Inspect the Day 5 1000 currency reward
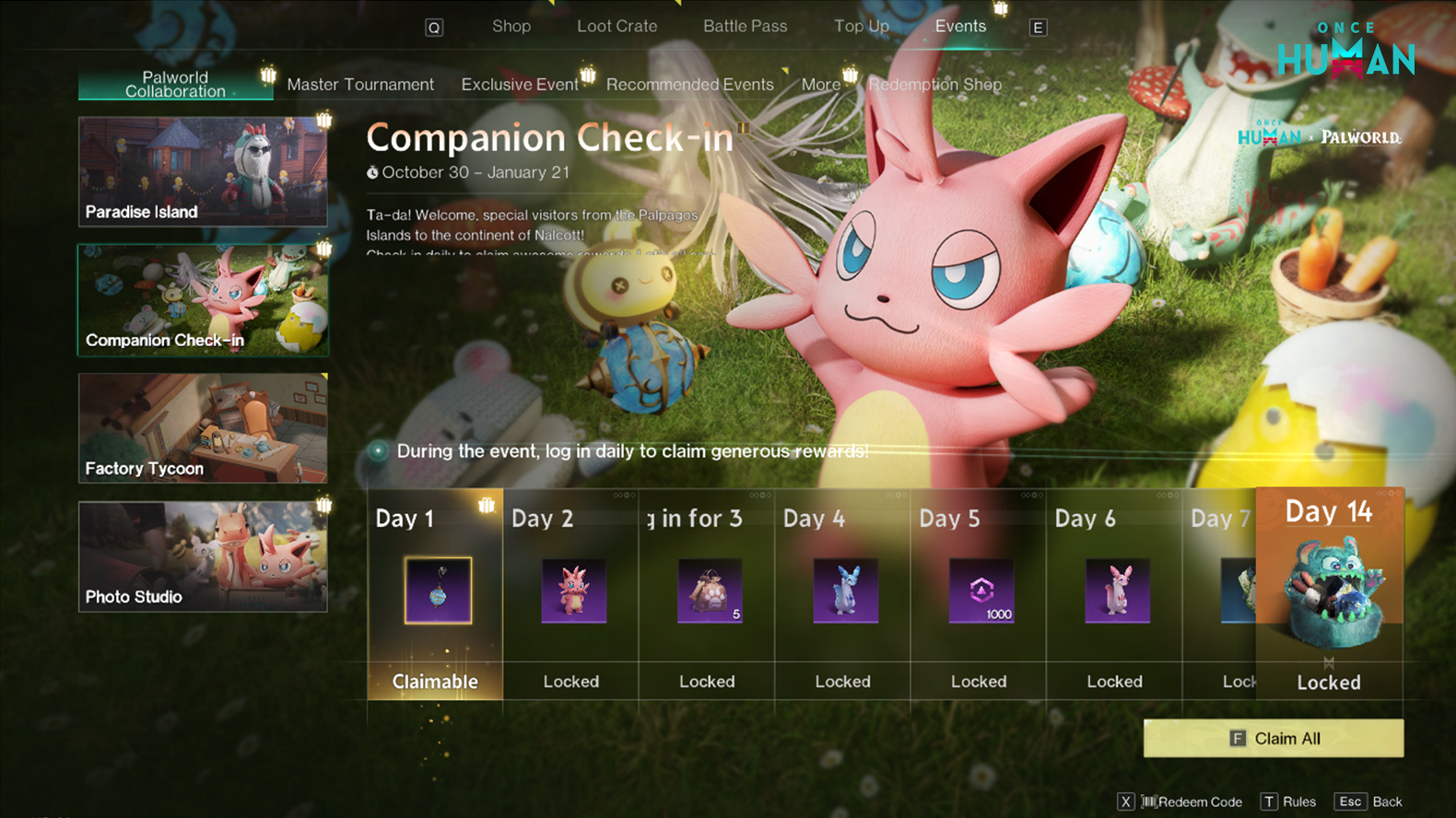This screenshot has height=818, width=1456. (x=981, y=590)
